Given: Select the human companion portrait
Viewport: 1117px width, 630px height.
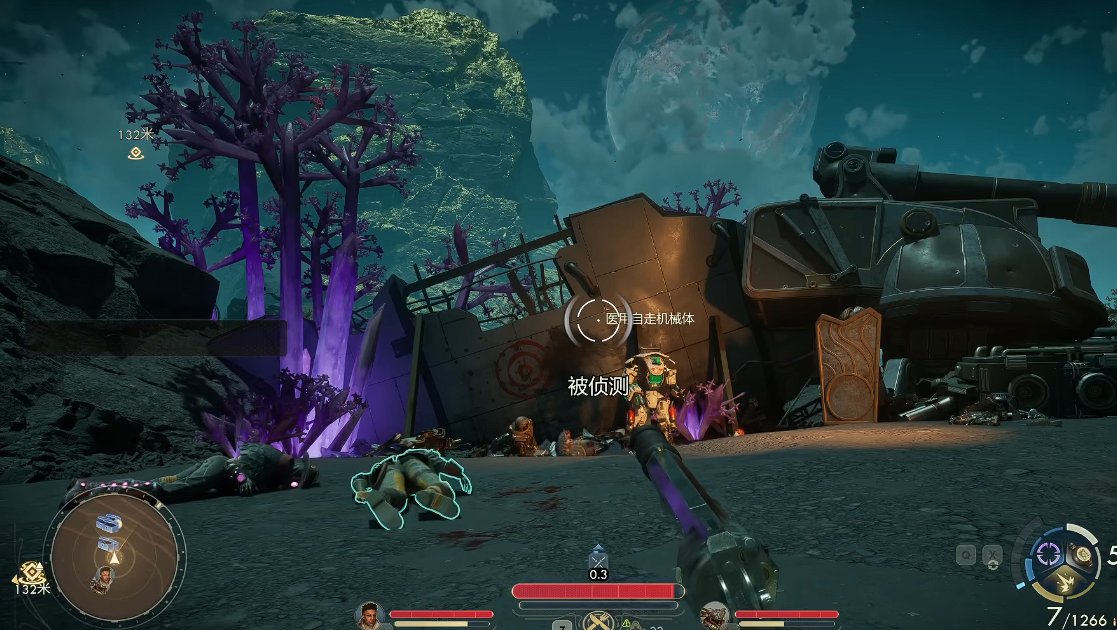Looking at the screenshot, I should [370, 616].
